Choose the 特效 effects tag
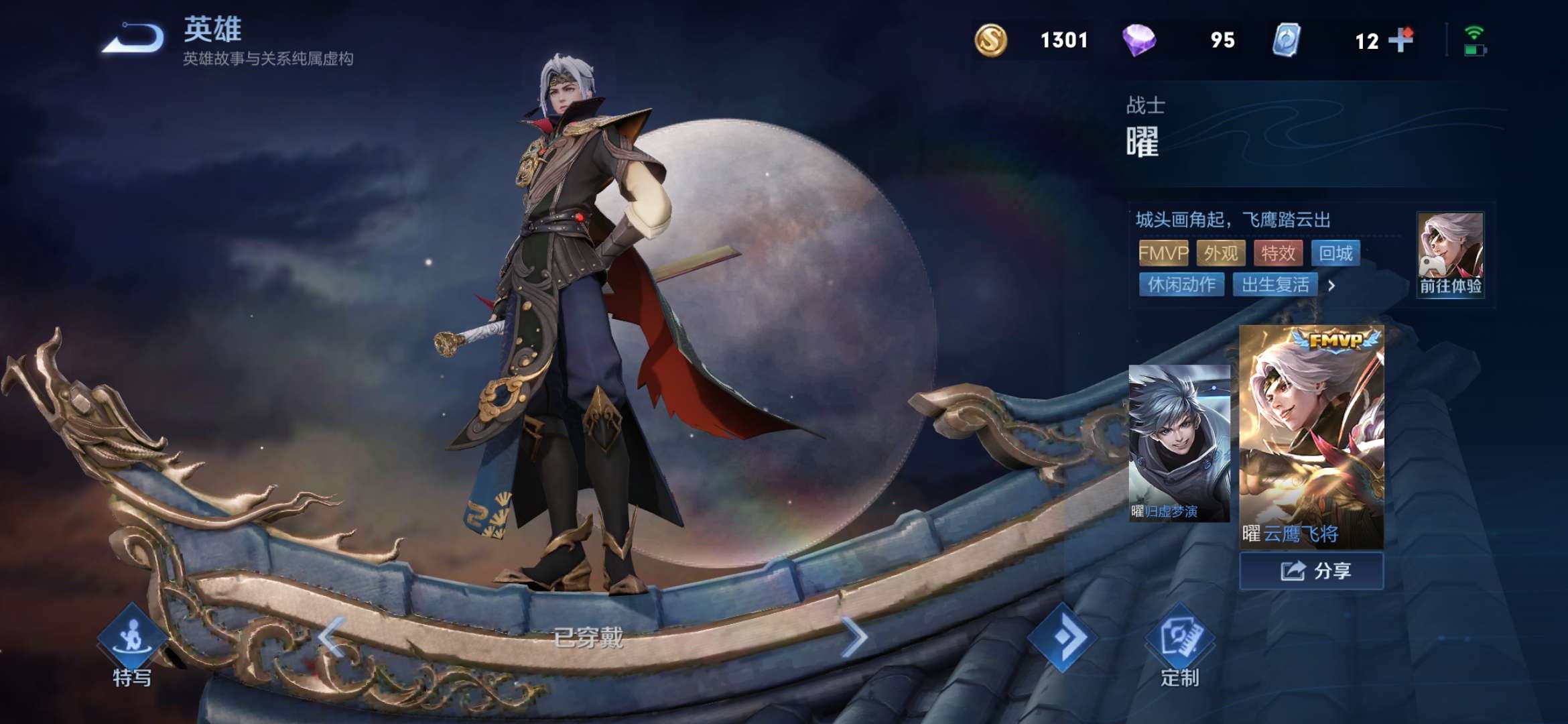 tap(1278, 253)
